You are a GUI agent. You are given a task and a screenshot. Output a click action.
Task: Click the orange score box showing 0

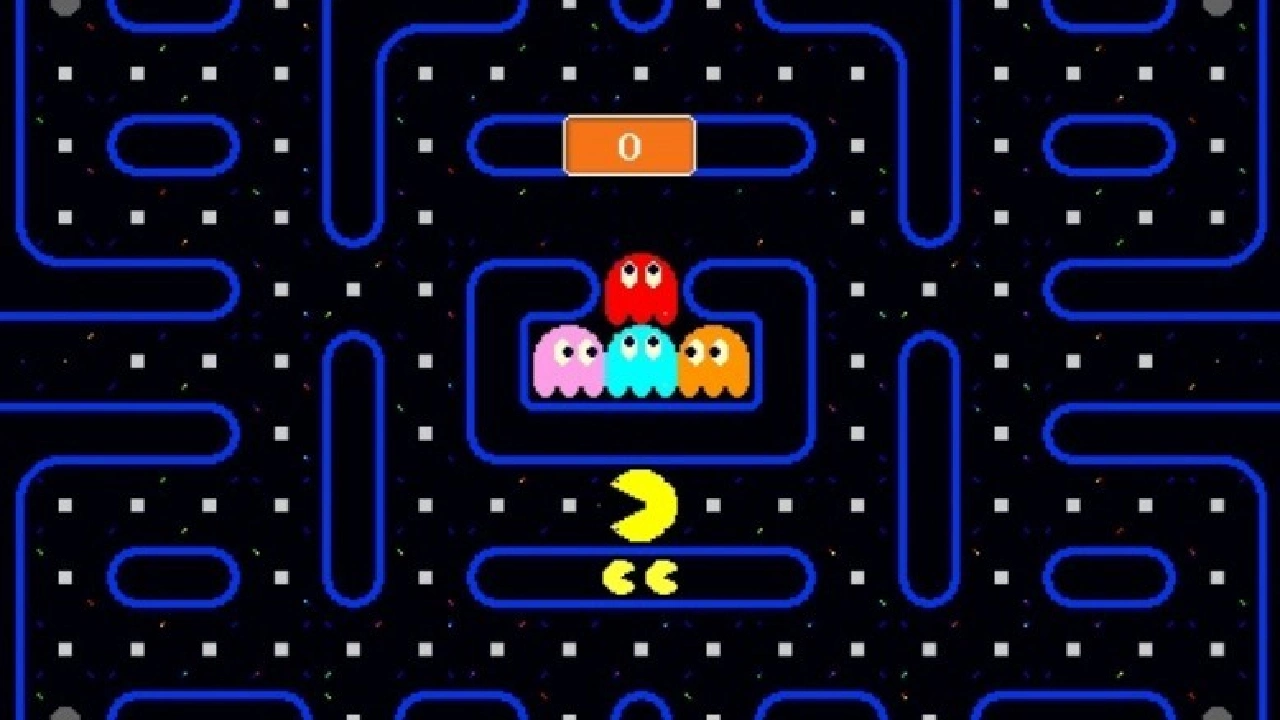pos(629,146)
